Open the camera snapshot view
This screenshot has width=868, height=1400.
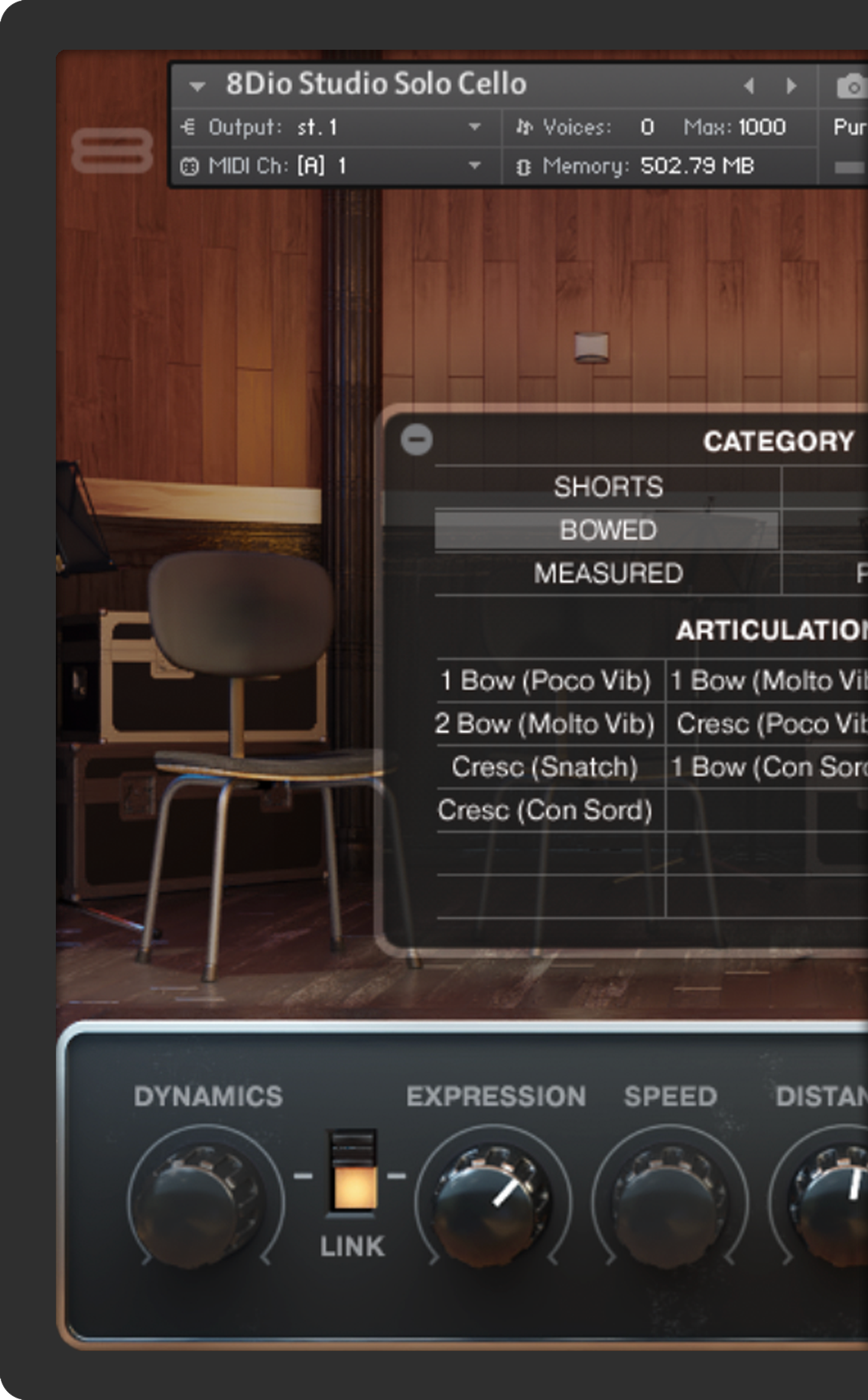850,86
